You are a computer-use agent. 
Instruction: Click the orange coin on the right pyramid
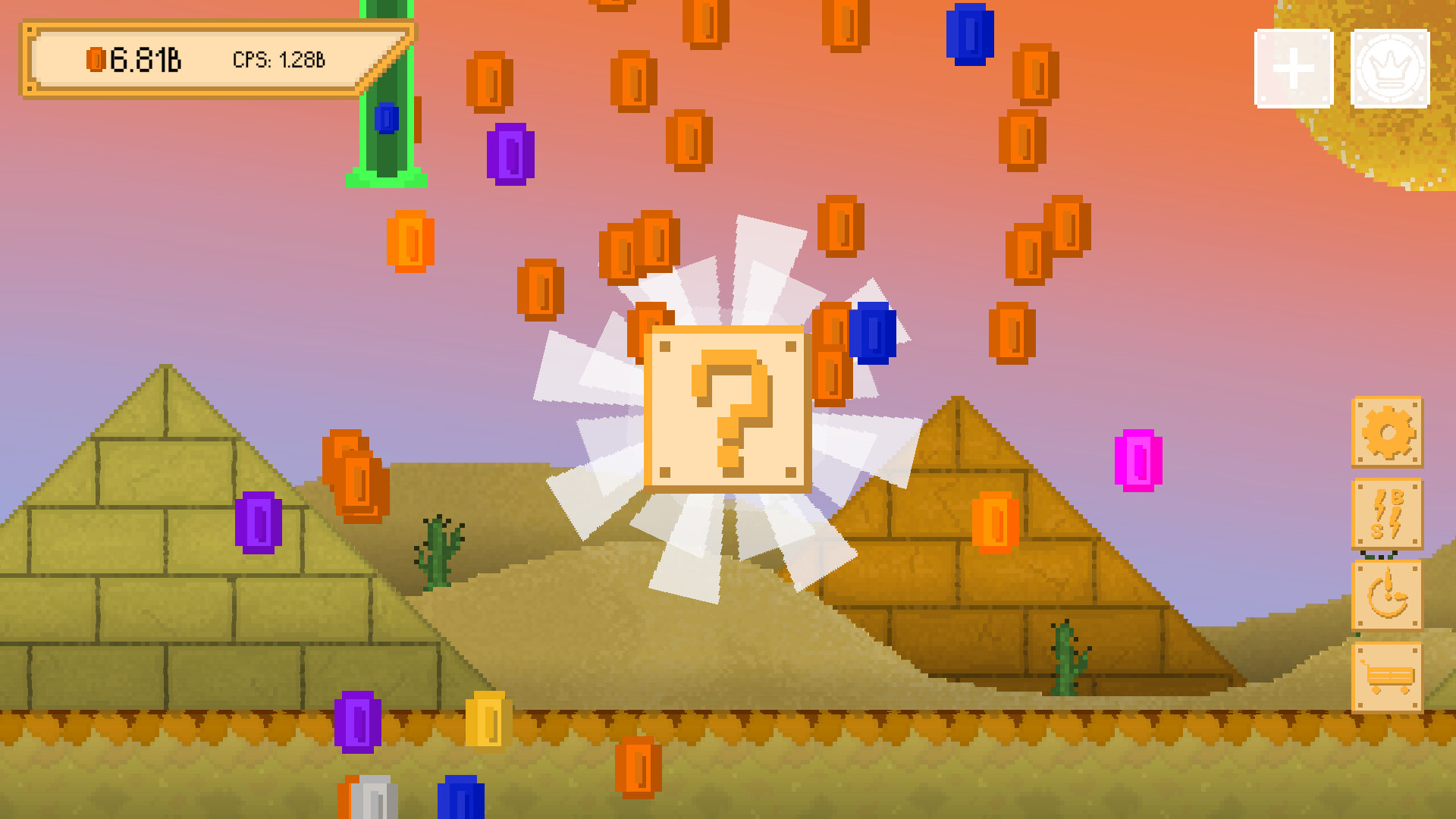tap(993, 519)
